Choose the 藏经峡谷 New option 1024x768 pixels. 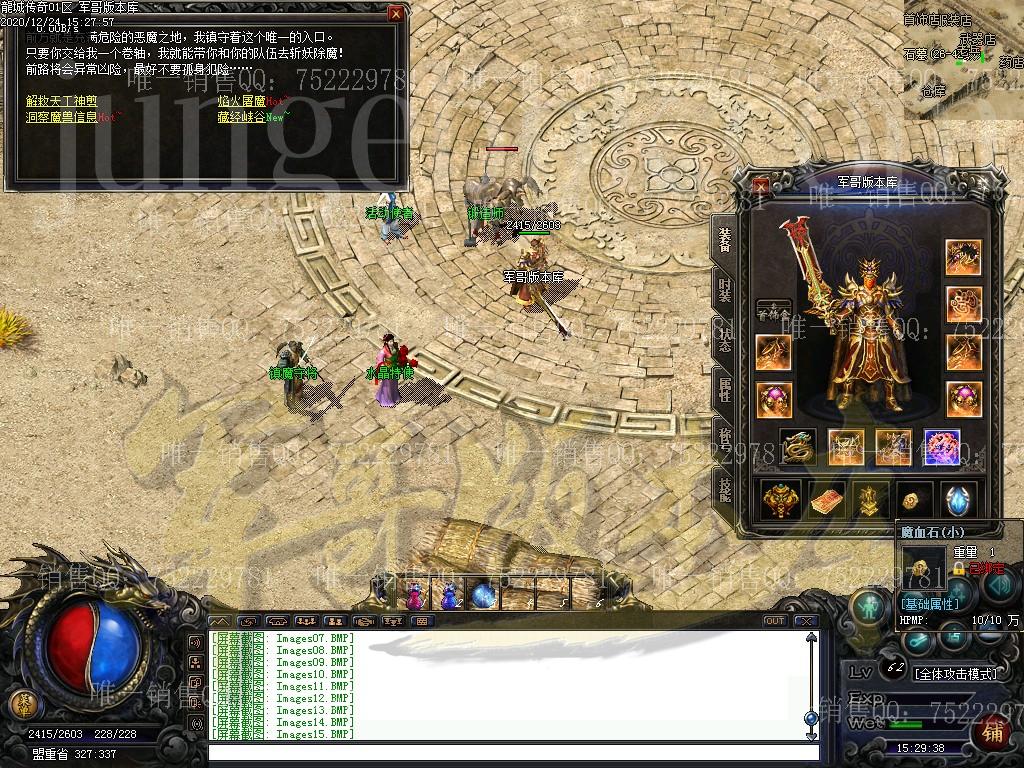[x=242, y=117]
